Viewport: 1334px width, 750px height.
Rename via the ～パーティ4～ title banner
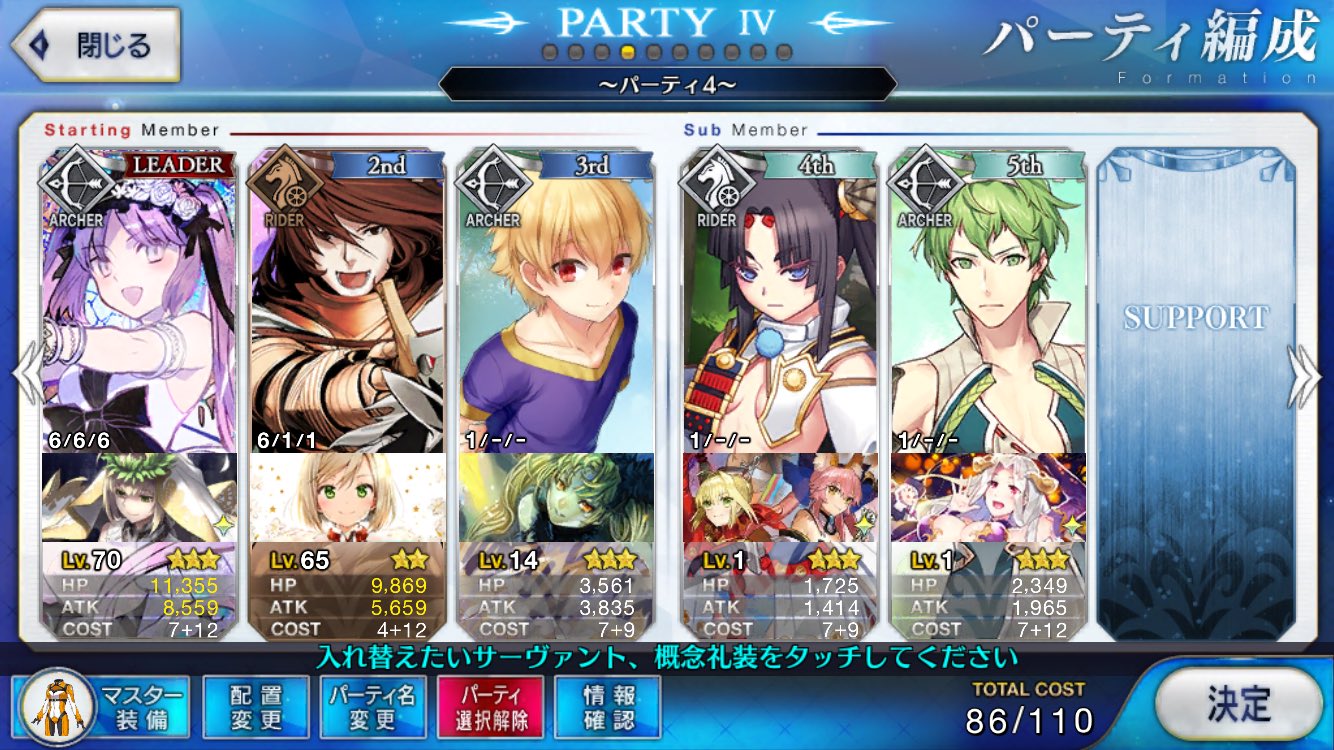click(x=667, y=84)
